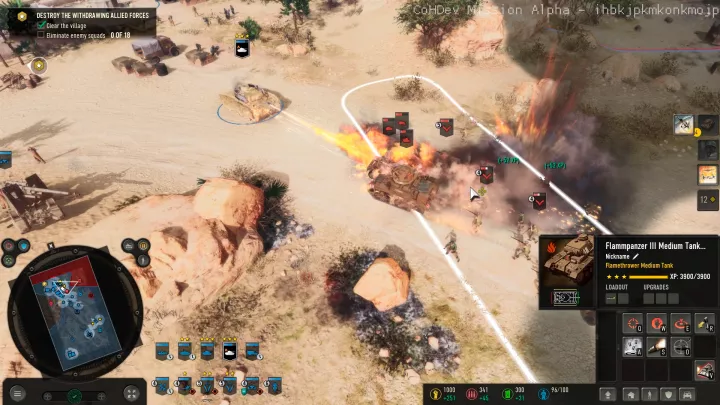Fire the shell ability (S)

click(657, 347)
